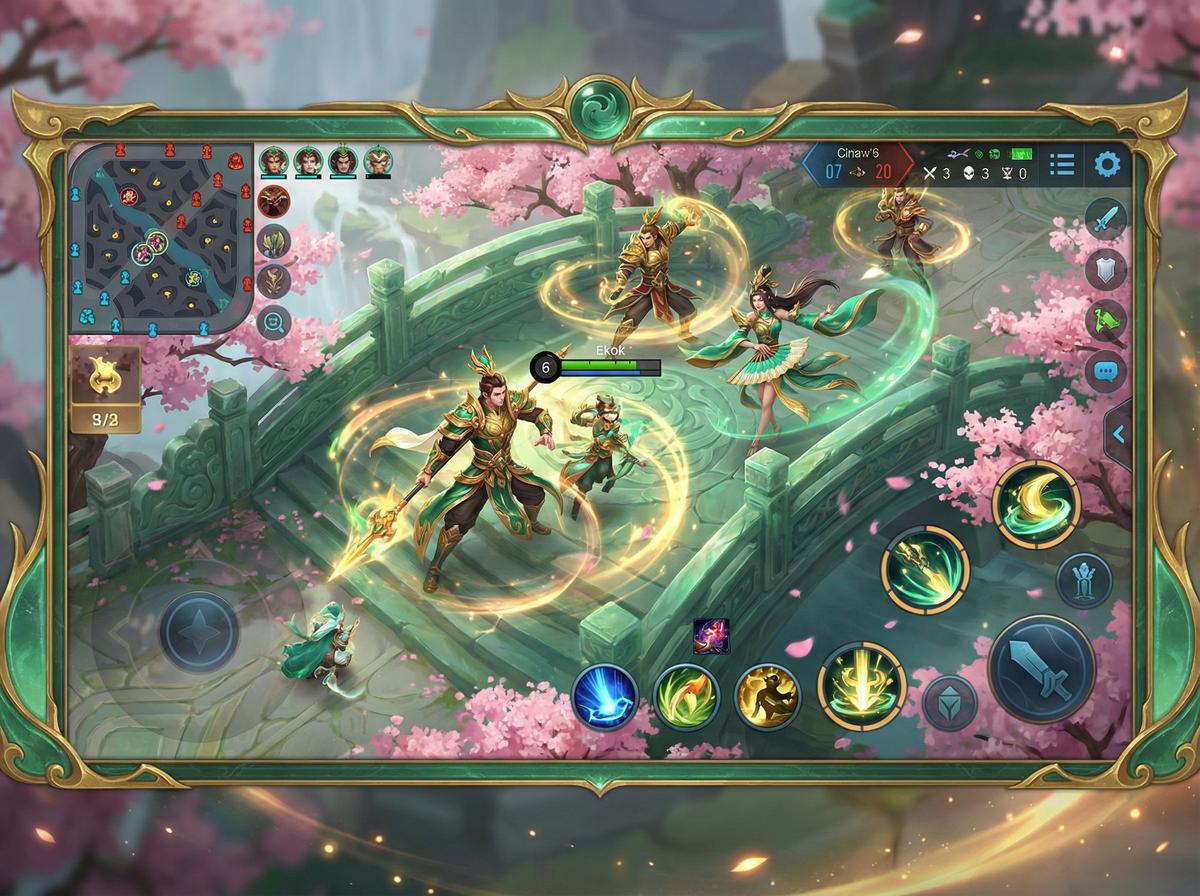Image resolution: width=1200 pixels, height=896 pixels.
Task: Tap the battlefield minimap
Action: (x=160, y=238)
